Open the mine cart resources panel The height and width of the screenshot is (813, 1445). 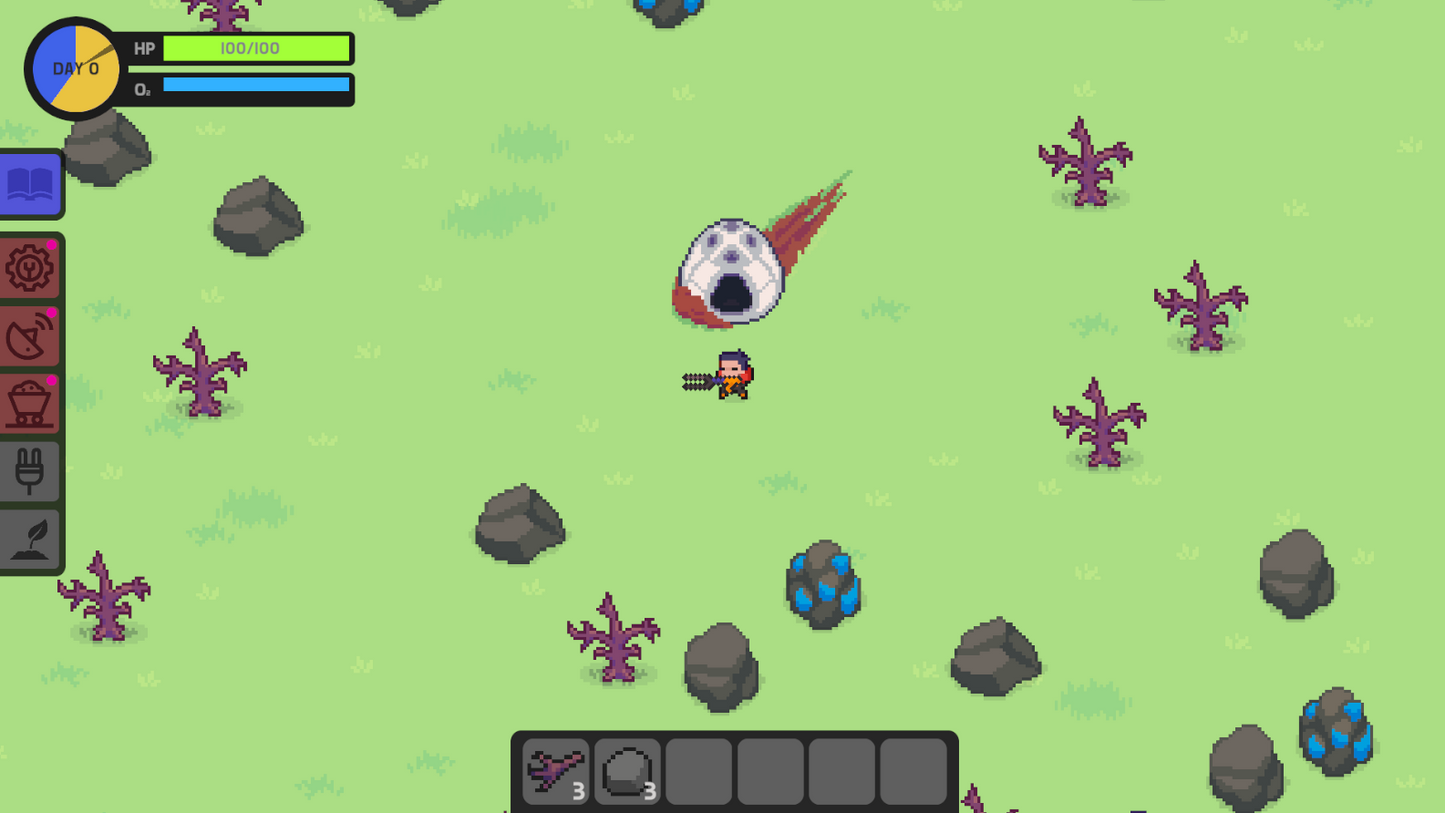pos(30,403)
